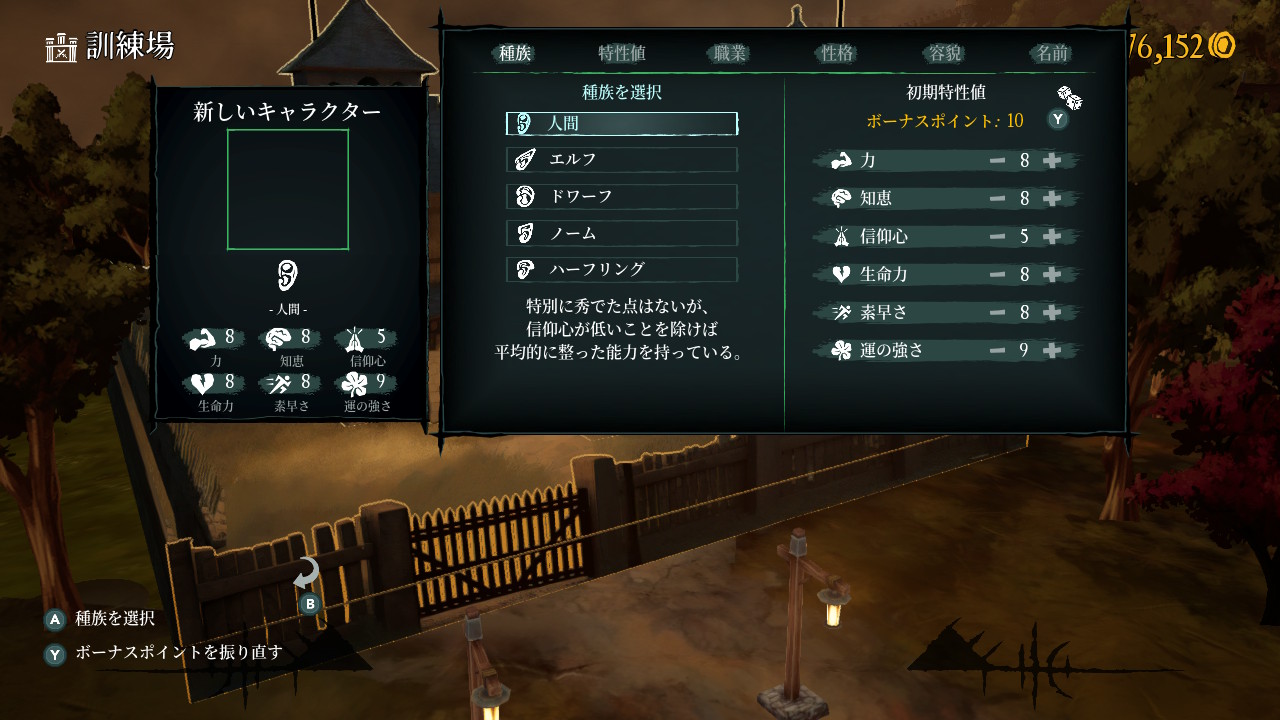Open the 名前 (name) tab
The height and width of the screenshot is (720, 1280).
pyautogui.click(x=1052, y=54)
